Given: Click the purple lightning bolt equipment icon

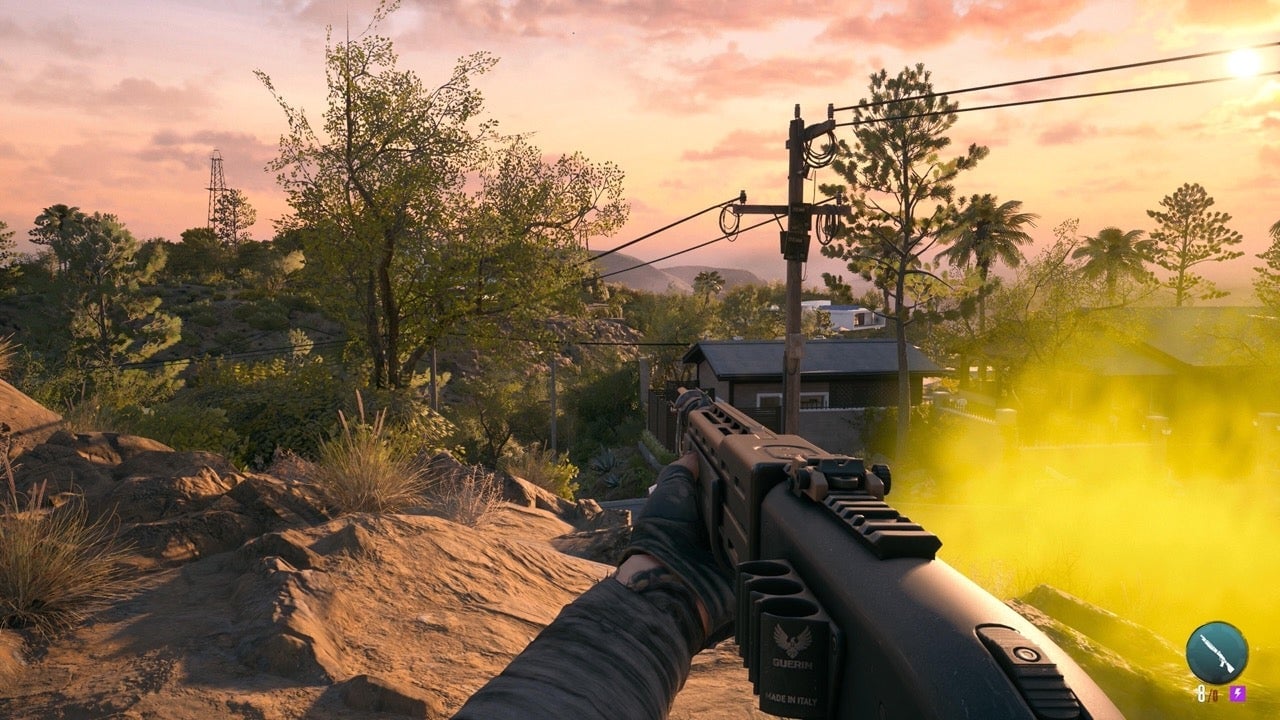Looking at the screenshot, I should point(1238,691).
